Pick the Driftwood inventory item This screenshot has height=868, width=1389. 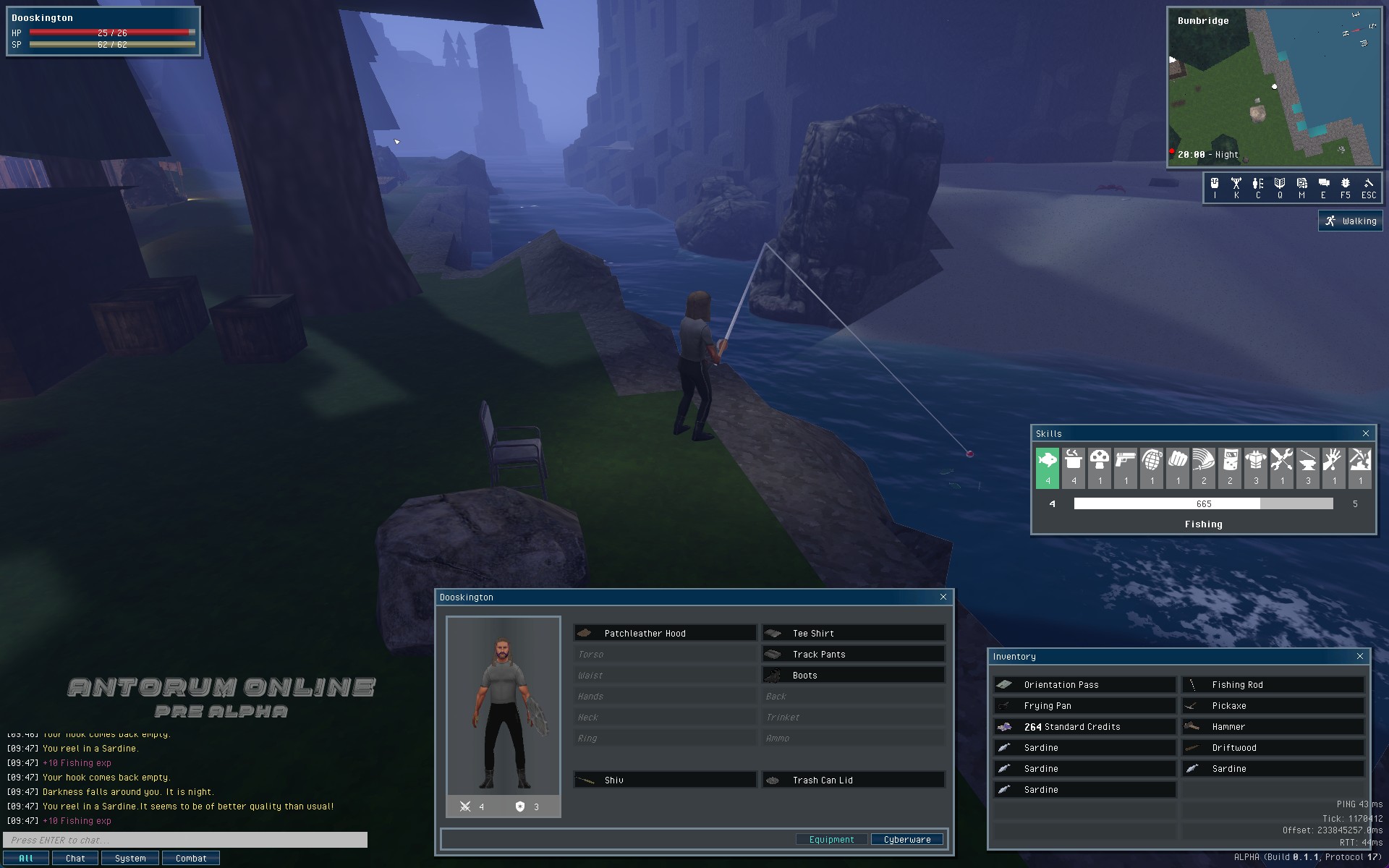point(1273,747)
